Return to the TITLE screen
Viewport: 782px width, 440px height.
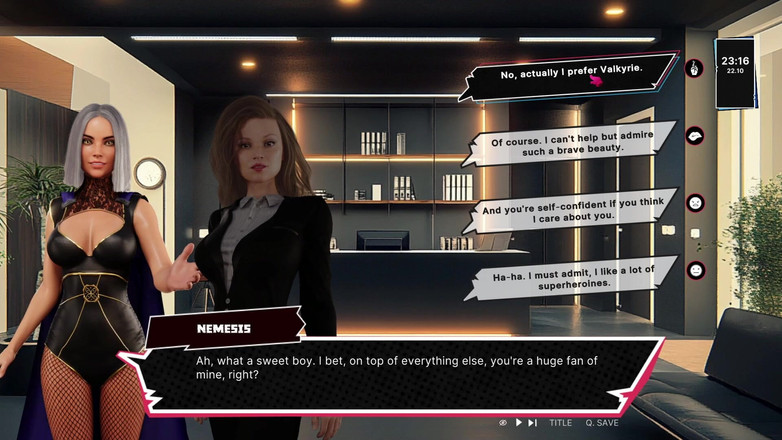point(560,423)
